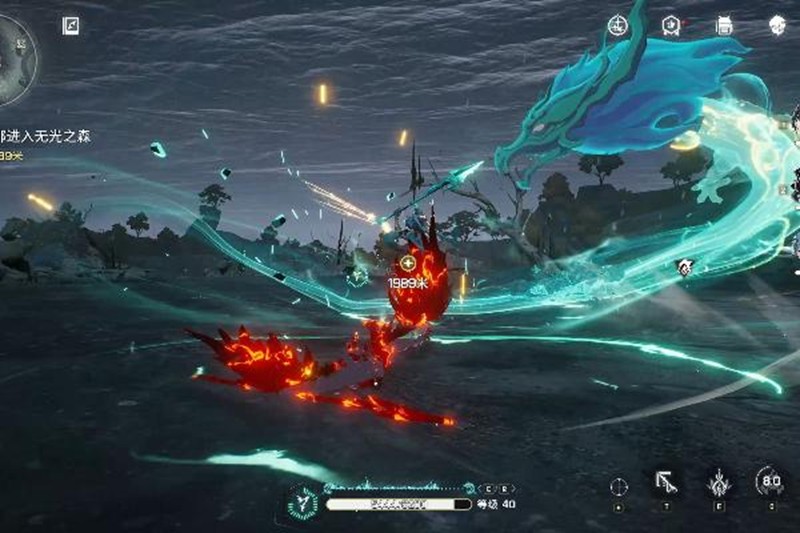Open the compass-star events icon
This screenshot has height=533, width=800.
point(619,26)
